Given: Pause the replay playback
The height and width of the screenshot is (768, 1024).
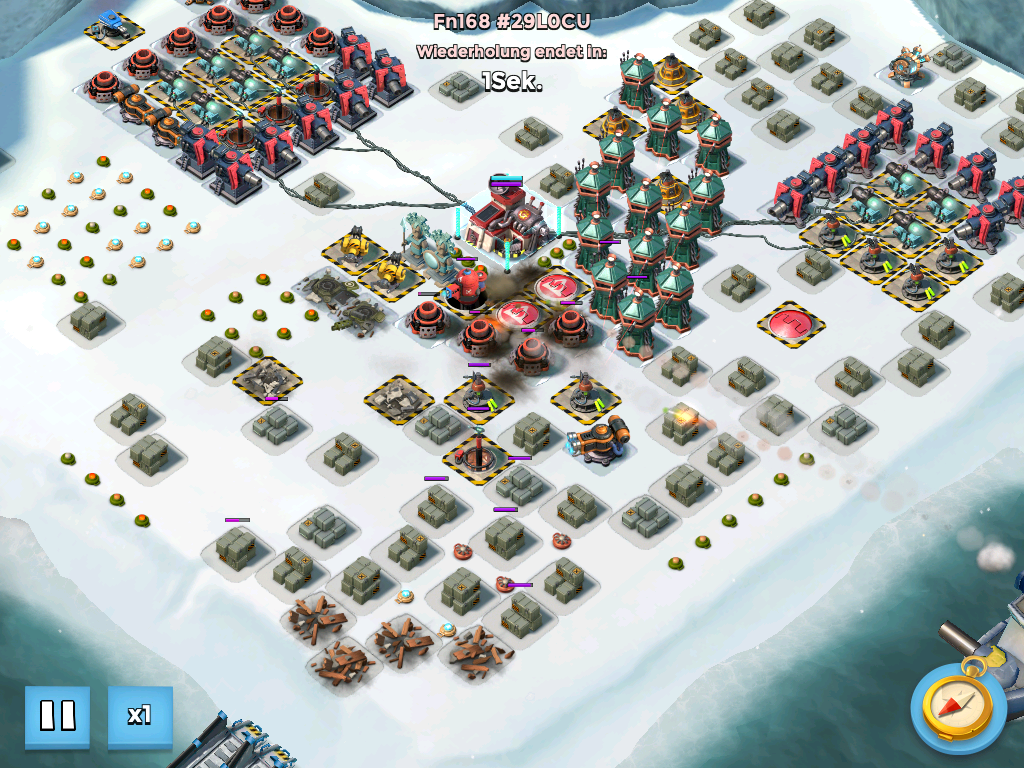Looking at the screenshot, I should point(57,716).
